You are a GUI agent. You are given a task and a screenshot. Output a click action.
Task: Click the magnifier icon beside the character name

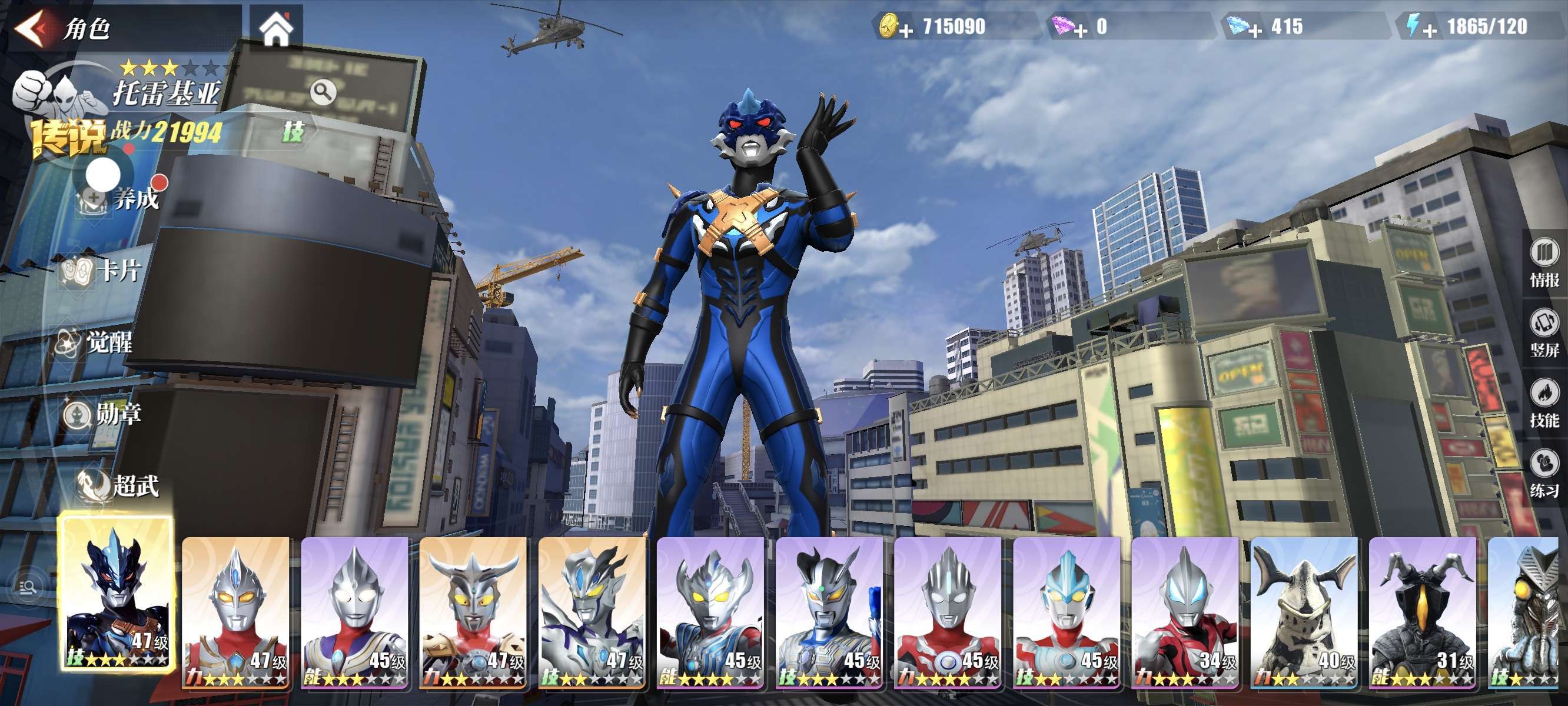pyautogui.click(x=323, y=92)
